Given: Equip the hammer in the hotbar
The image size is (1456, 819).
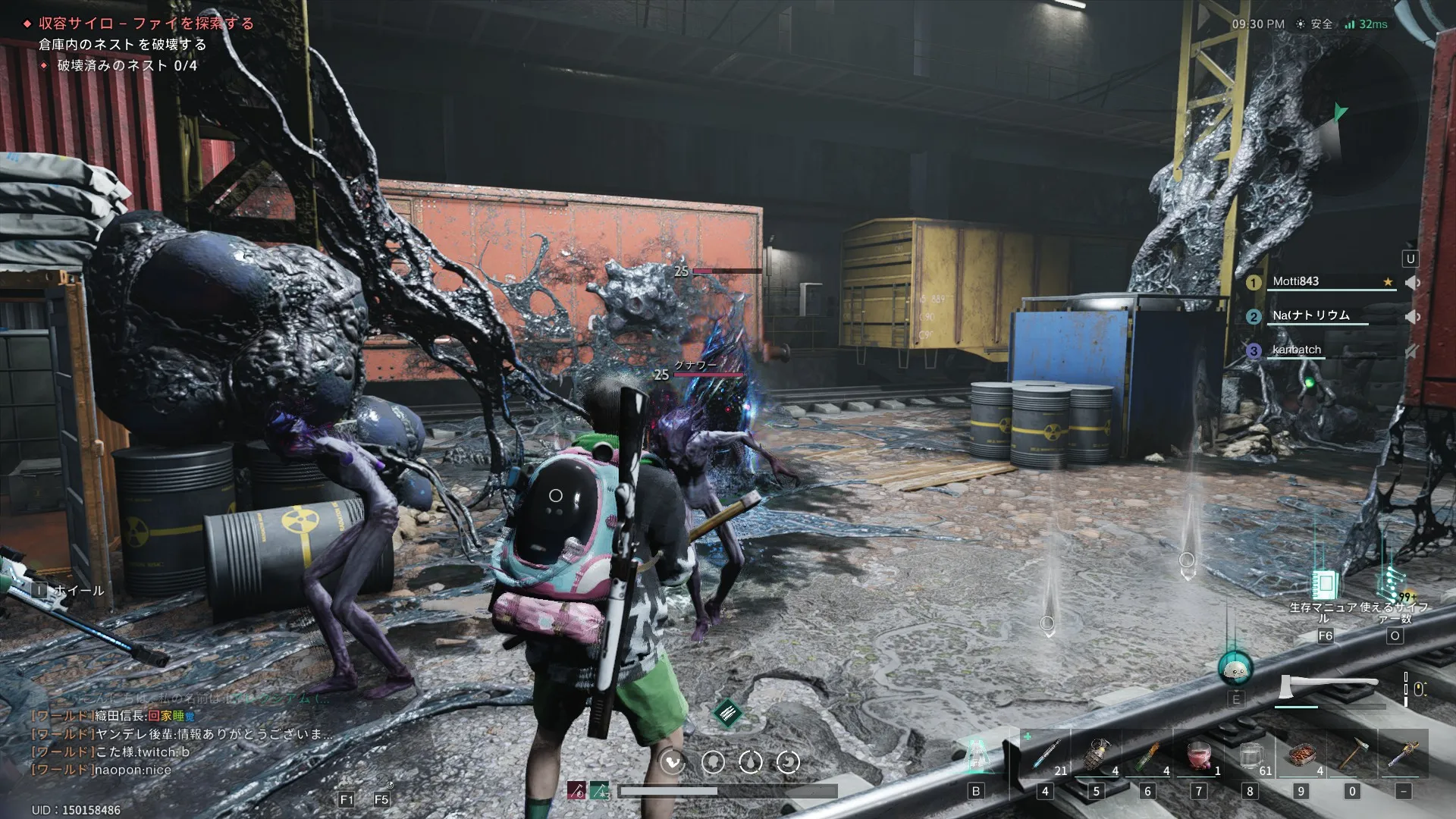Looking at the screenshot, I should point(1352,755).
